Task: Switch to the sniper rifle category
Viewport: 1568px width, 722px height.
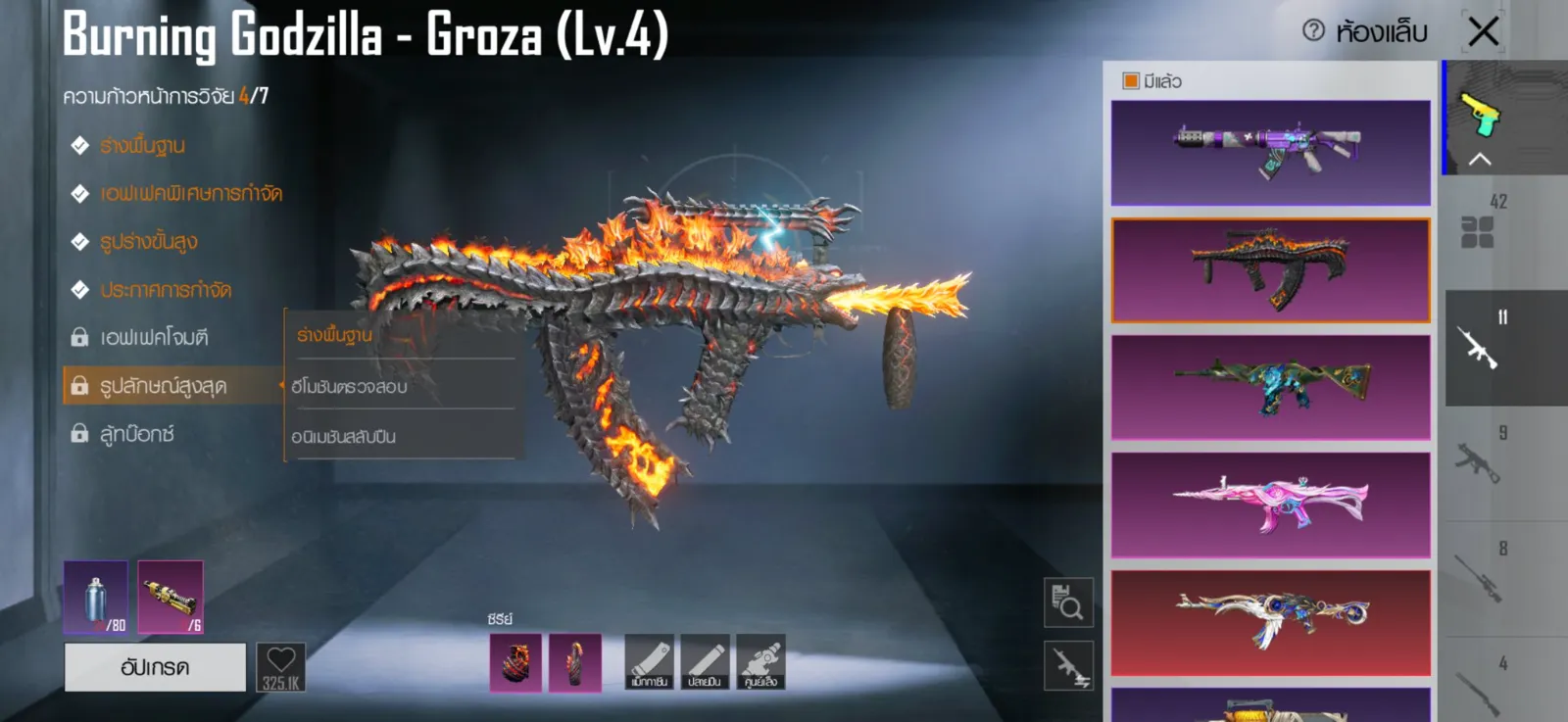Action: pyautogui.click(x=1478, y=578)
